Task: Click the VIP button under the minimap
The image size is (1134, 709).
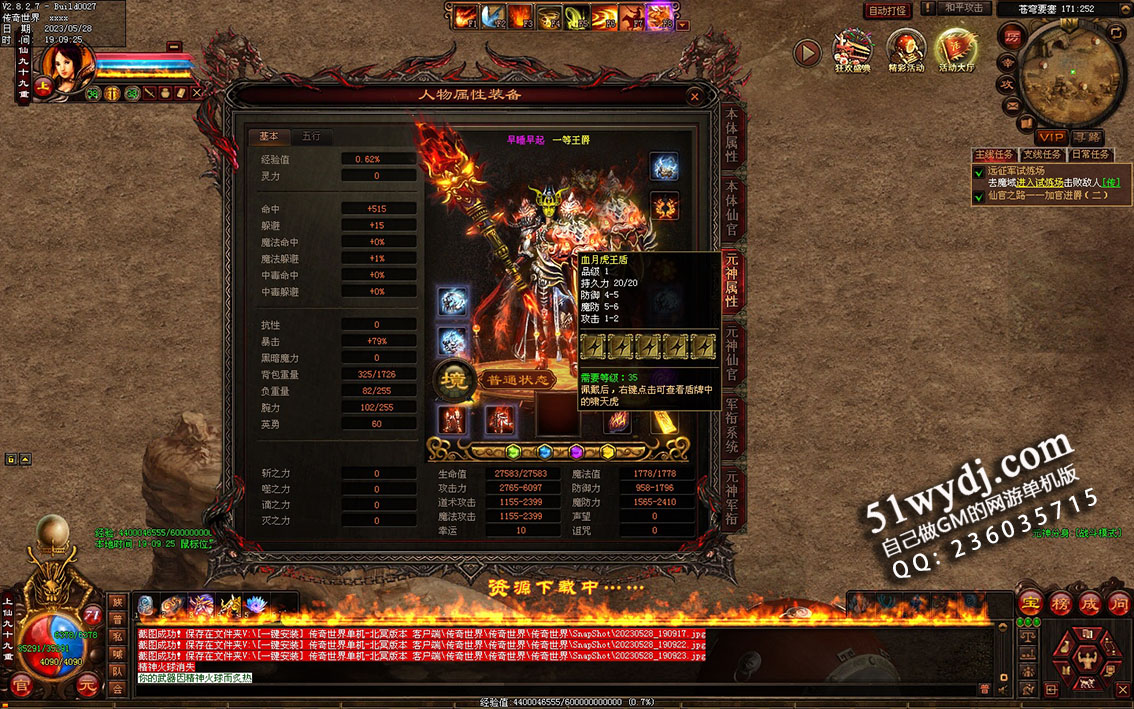Action: click(x=1050, y=136)
